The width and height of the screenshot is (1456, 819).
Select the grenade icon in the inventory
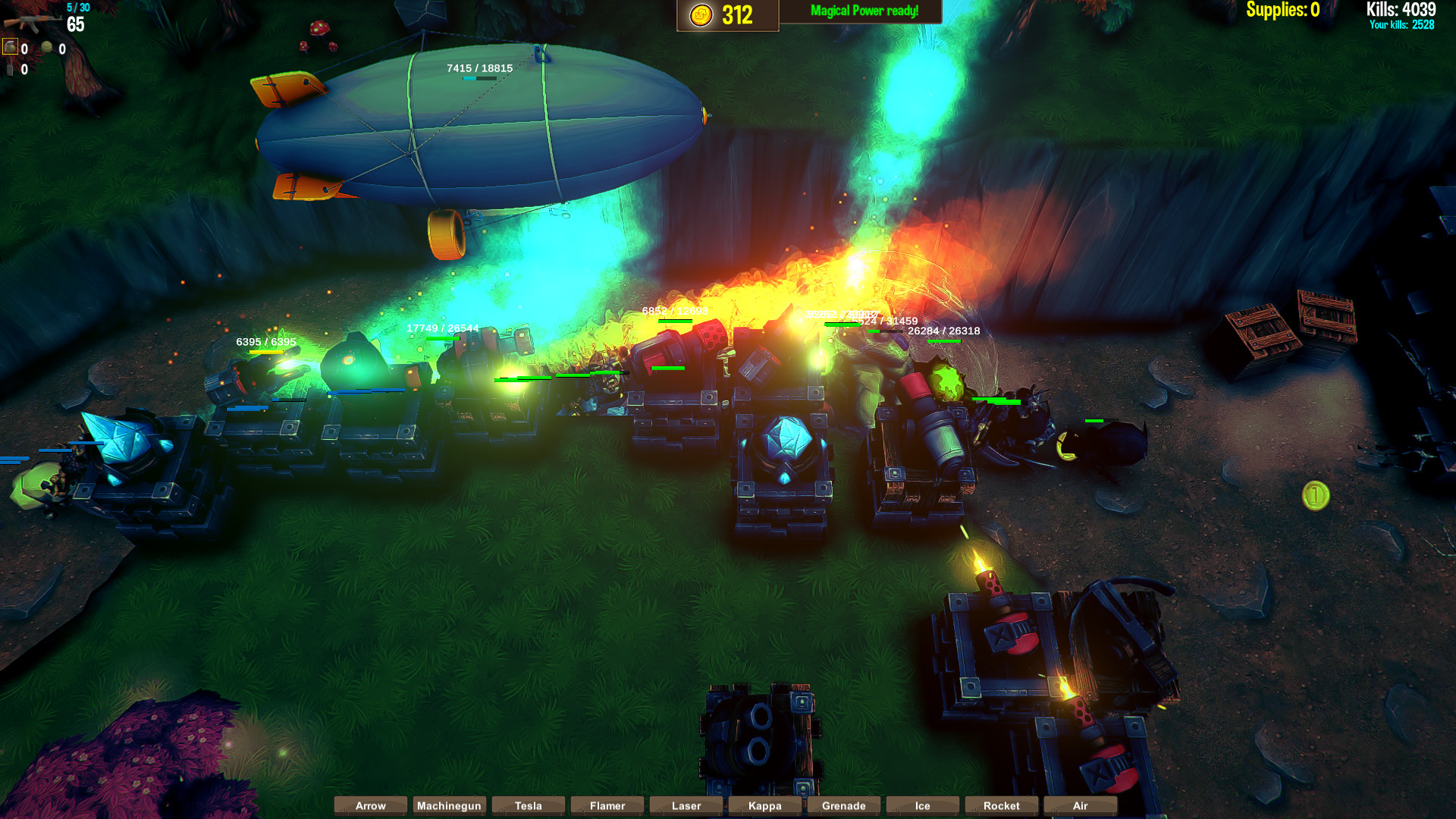[10, 45]
